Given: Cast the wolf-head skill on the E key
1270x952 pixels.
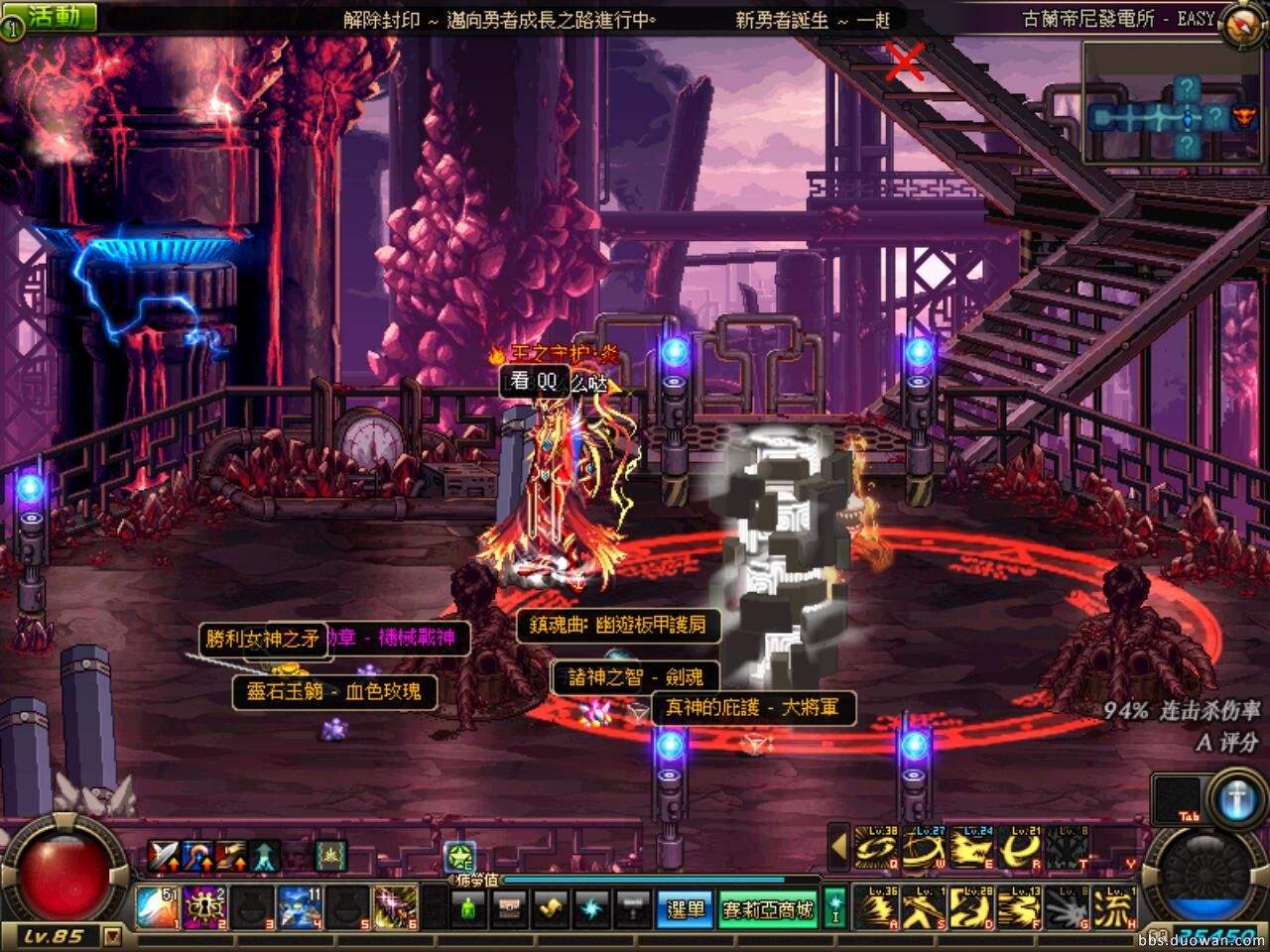Looking at the screenshot, I should [x=972, y=848].
